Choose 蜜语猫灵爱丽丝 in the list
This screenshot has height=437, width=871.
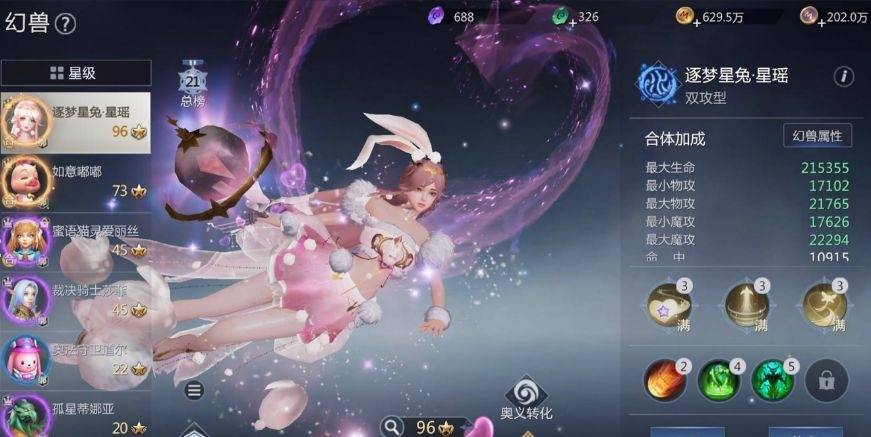tap(76, 239)
